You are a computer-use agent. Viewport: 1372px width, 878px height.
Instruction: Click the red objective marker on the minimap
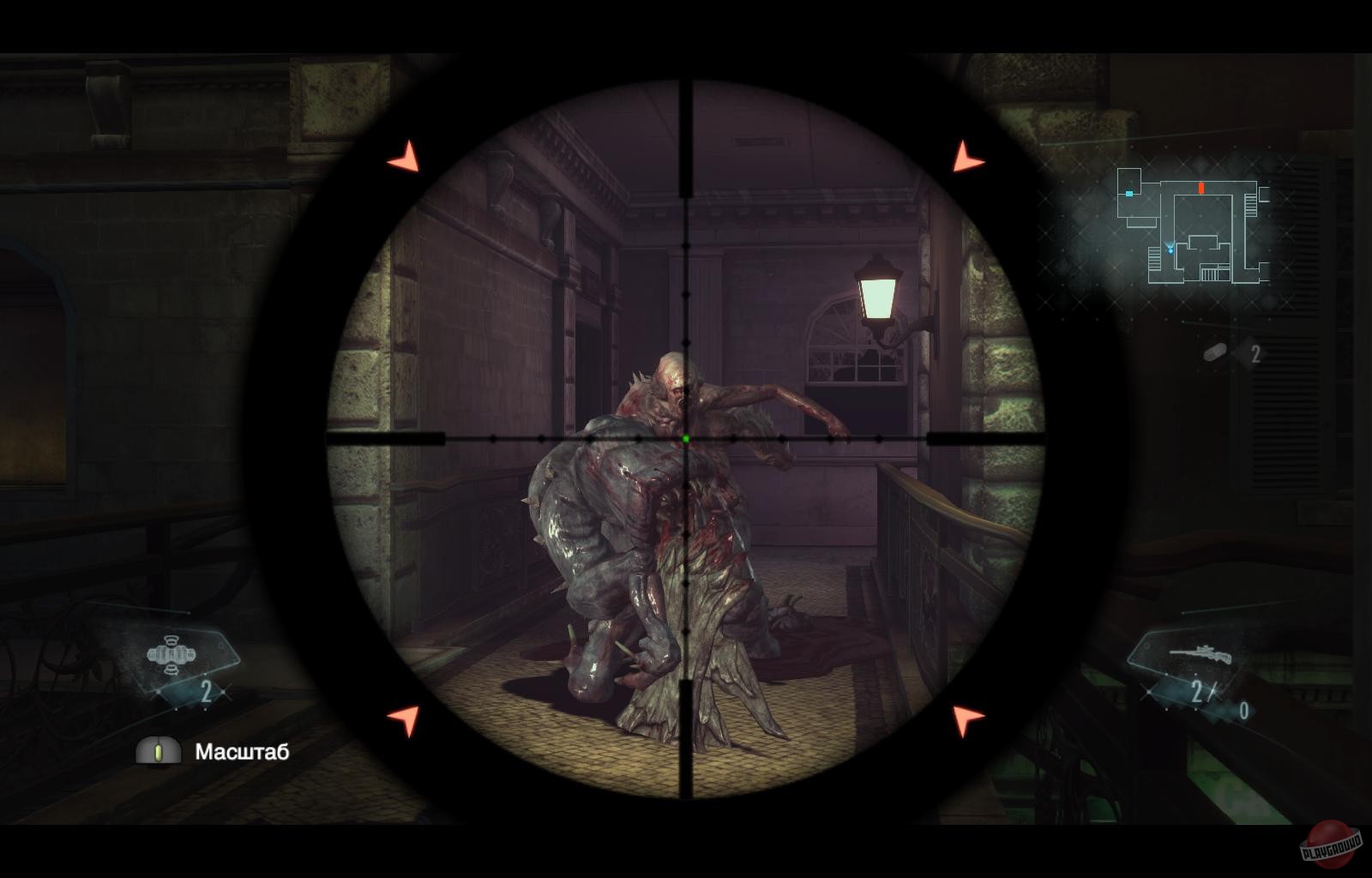coord(1201,188)
